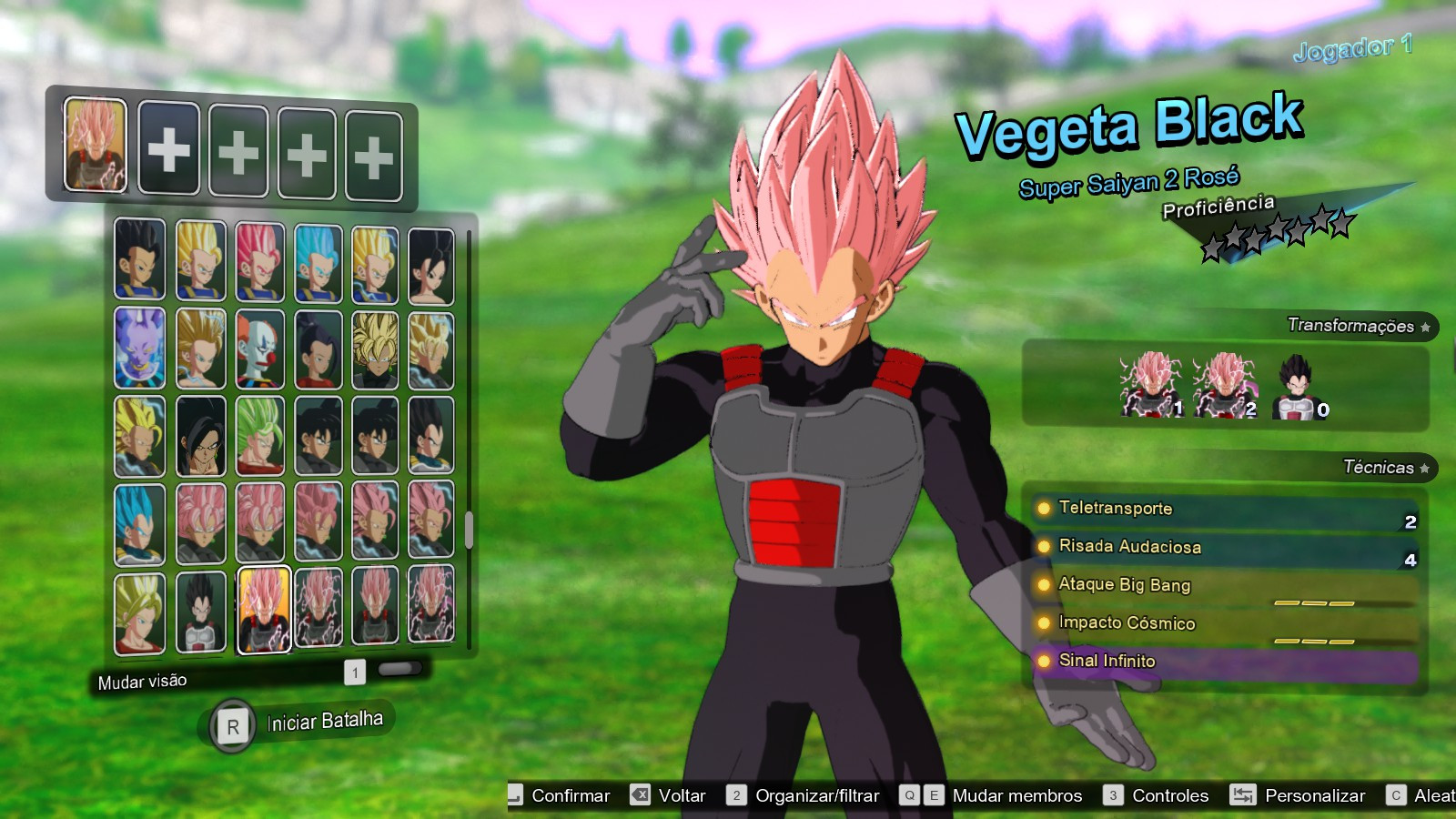Switch Teletransporte technique on

point(1115,510)
